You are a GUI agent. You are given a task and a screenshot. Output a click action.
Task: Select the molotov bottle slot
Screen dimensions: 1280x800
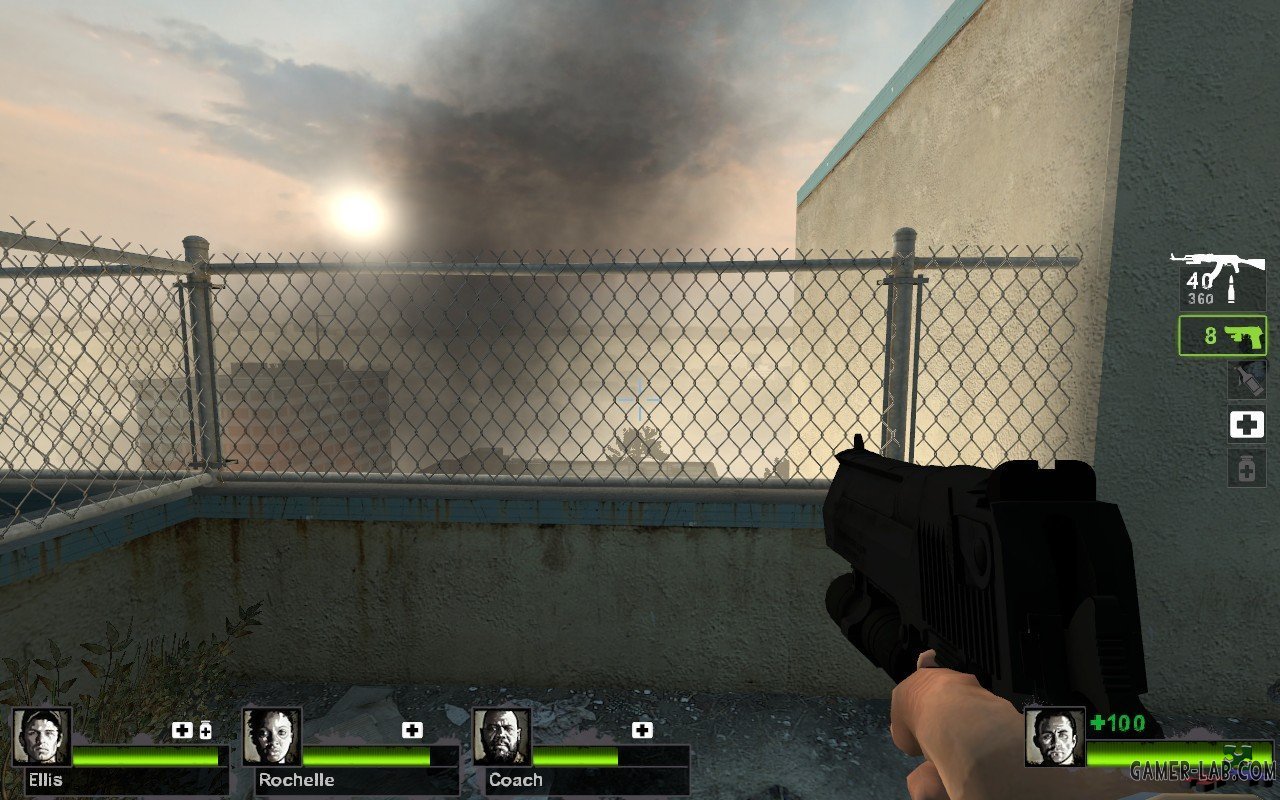tap(1246, 381)
